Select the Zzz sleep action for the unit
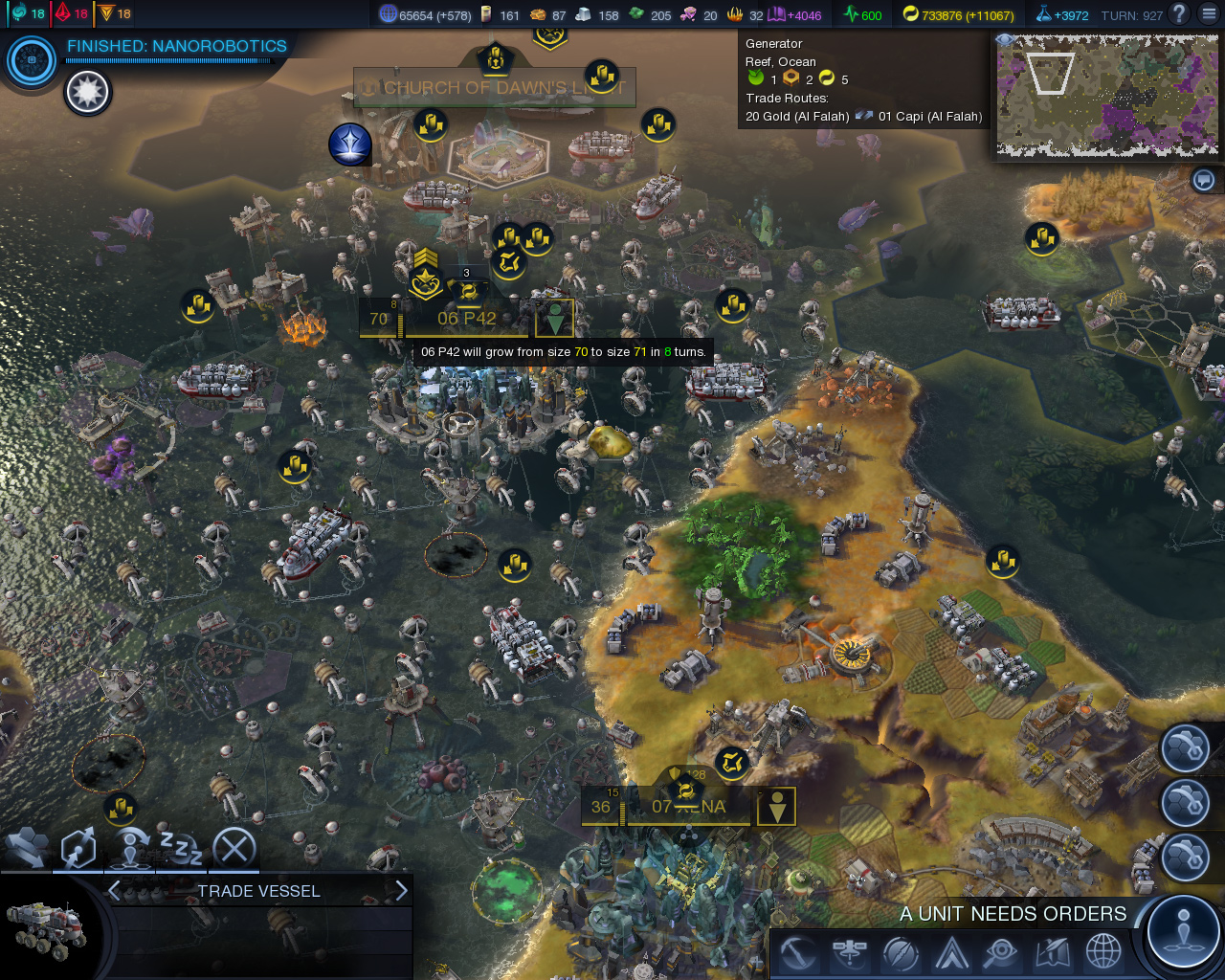 184,846
